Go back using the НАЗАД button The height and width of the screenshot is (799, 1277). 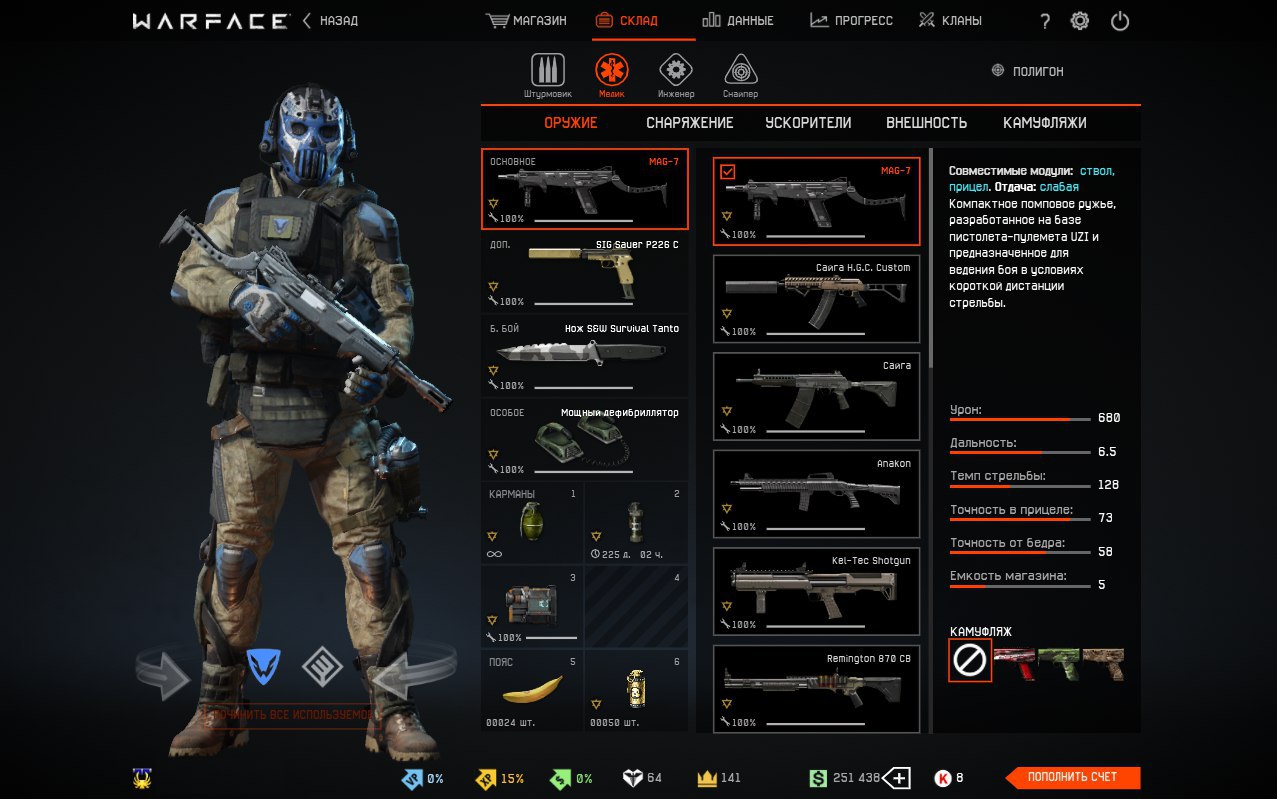(x=331, y=20)
